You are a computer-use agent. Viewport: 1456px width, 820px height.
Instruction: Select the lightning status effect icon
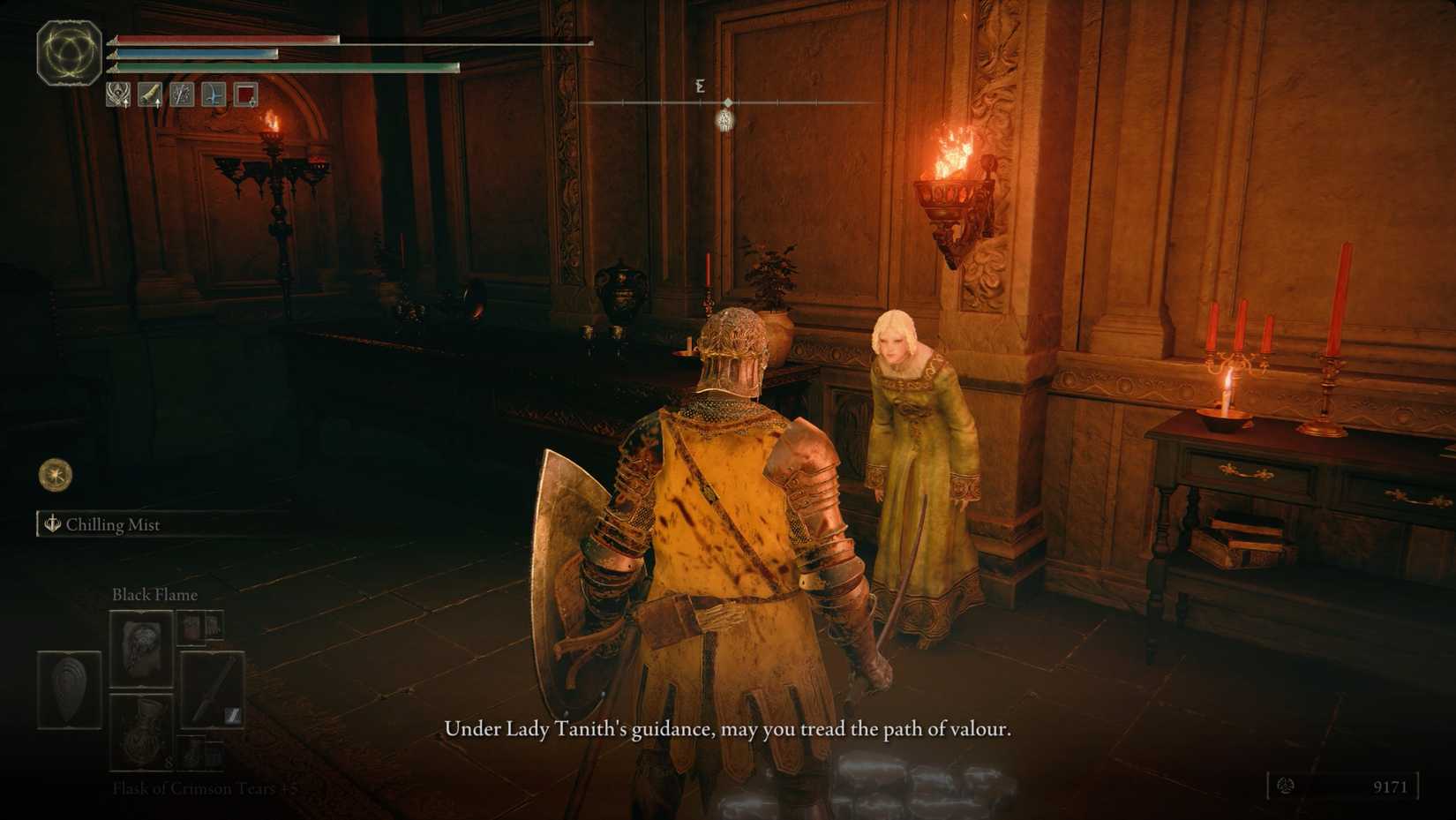click(x=182, y=95)
